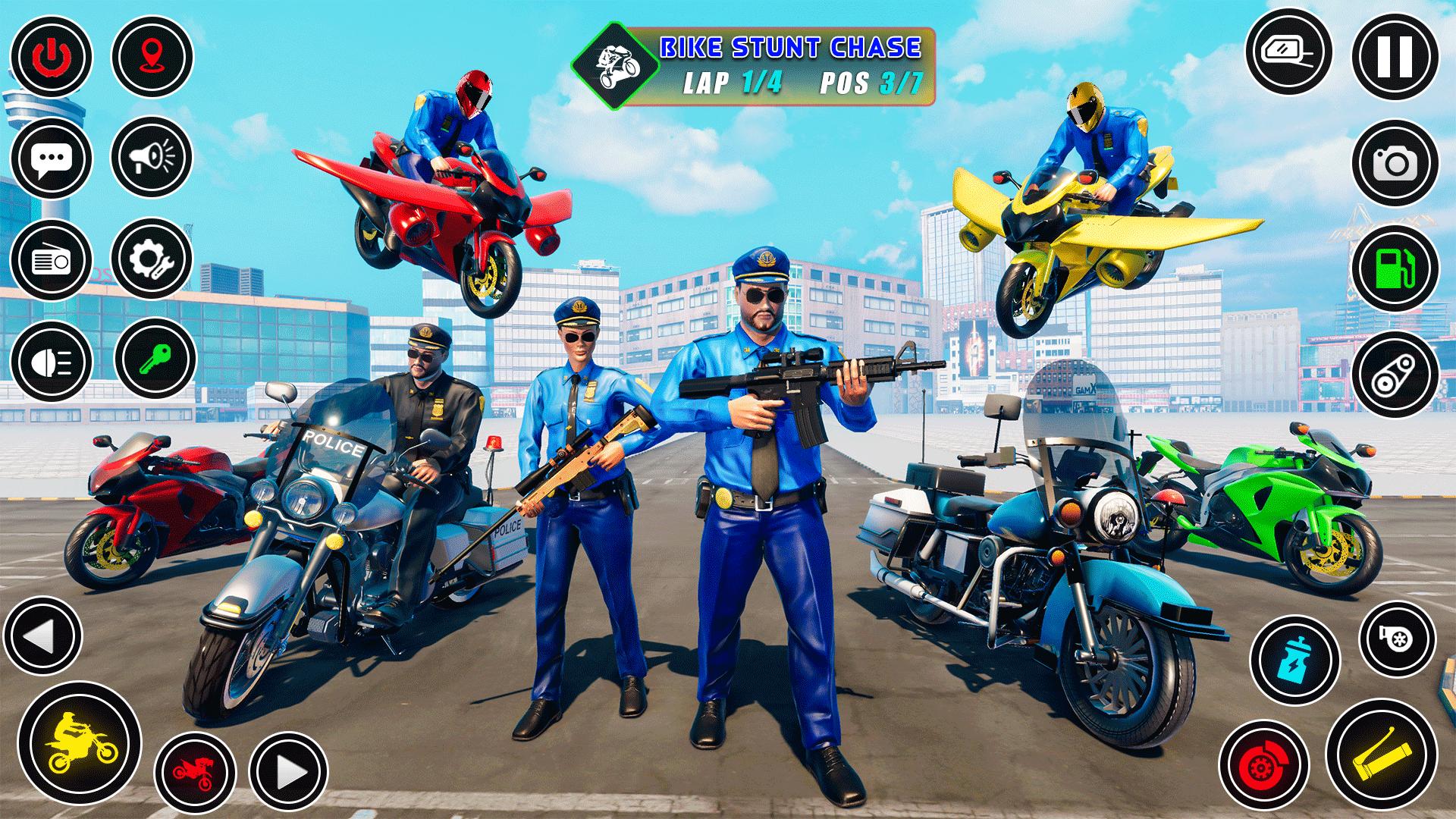The height and width of the screenshot is (819, 1456).
Task: Select the chain and gear button
Action: (x=1394, y=375)
